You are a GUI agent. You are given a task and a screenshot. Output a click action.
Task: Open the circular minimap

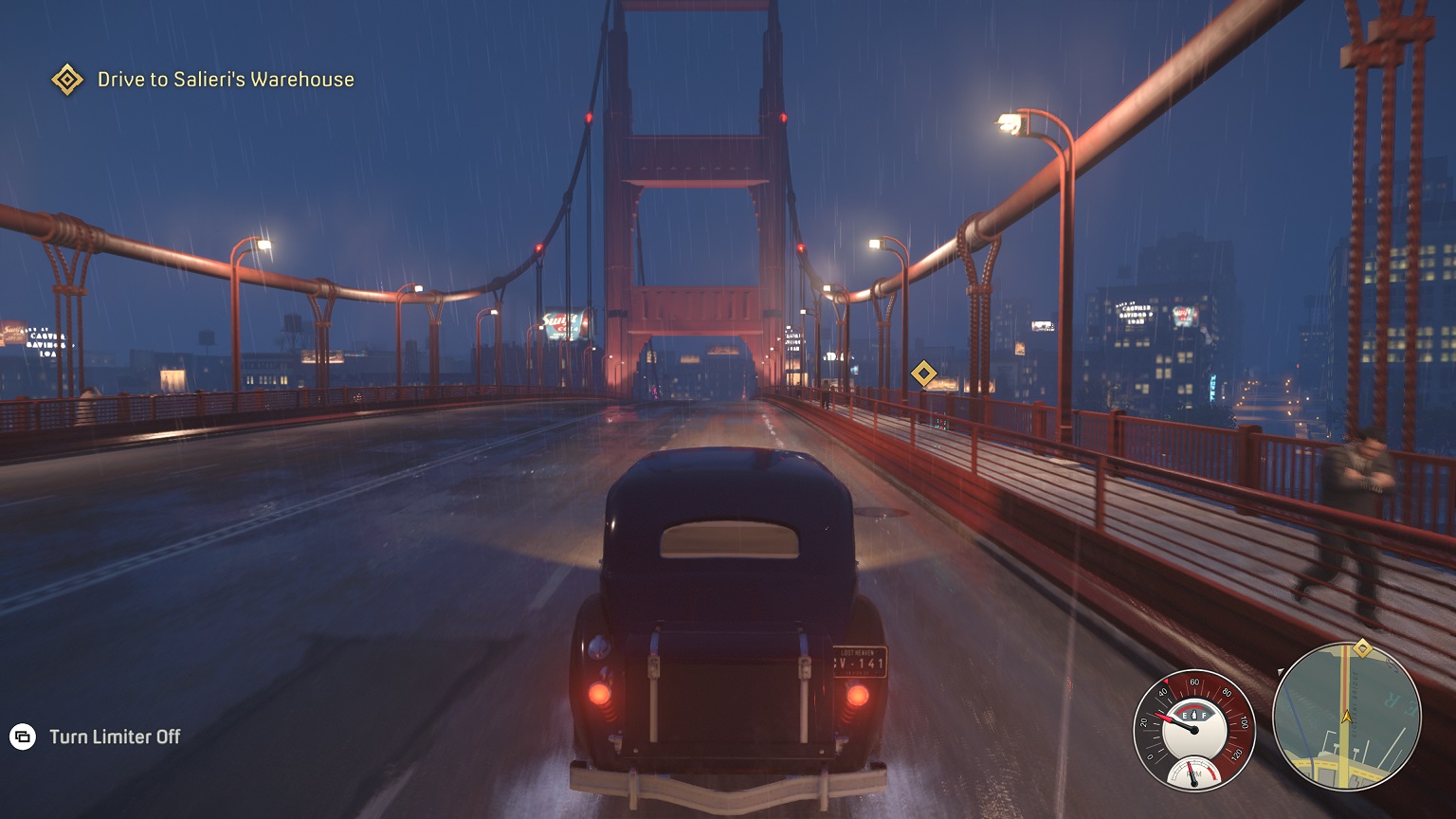1346,717
